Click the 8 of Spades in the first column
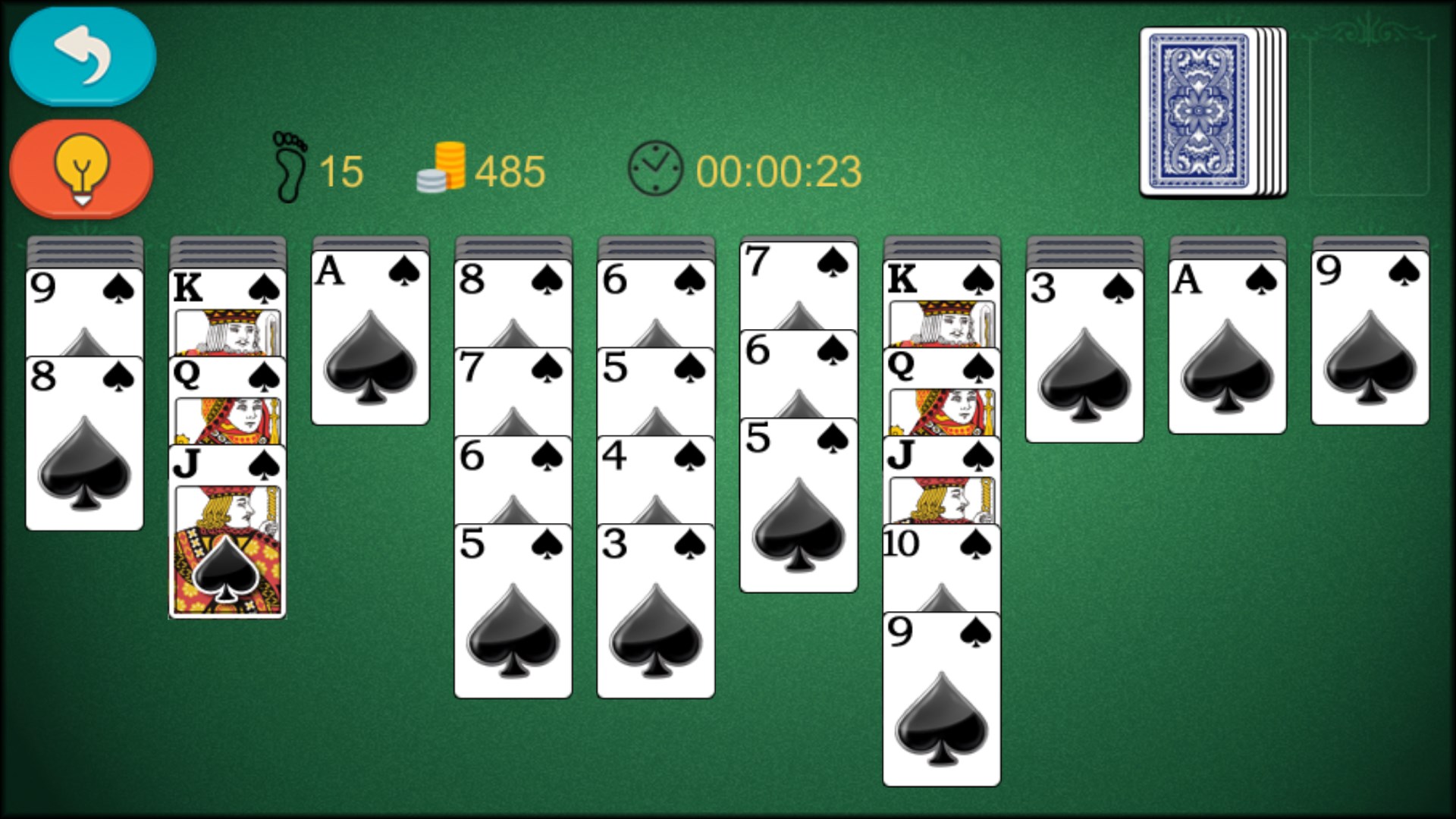The image size is (1456, 819). (83, 440)
